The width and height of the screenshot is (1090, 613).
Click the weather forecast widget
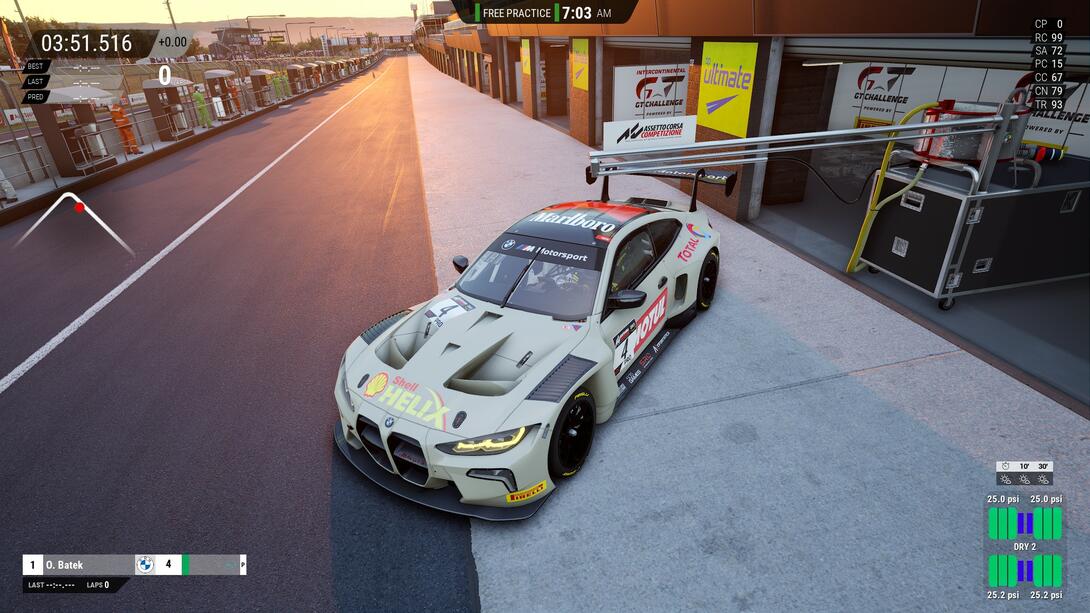tap(1024, 473)
